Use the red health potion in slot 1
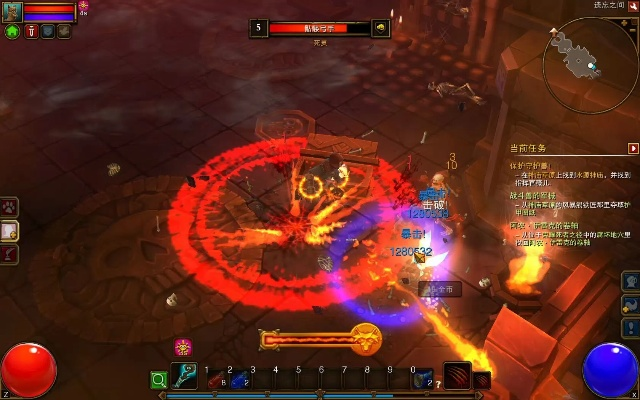The width and height of the screenshot is (640, 400). (x=214, y=379)
